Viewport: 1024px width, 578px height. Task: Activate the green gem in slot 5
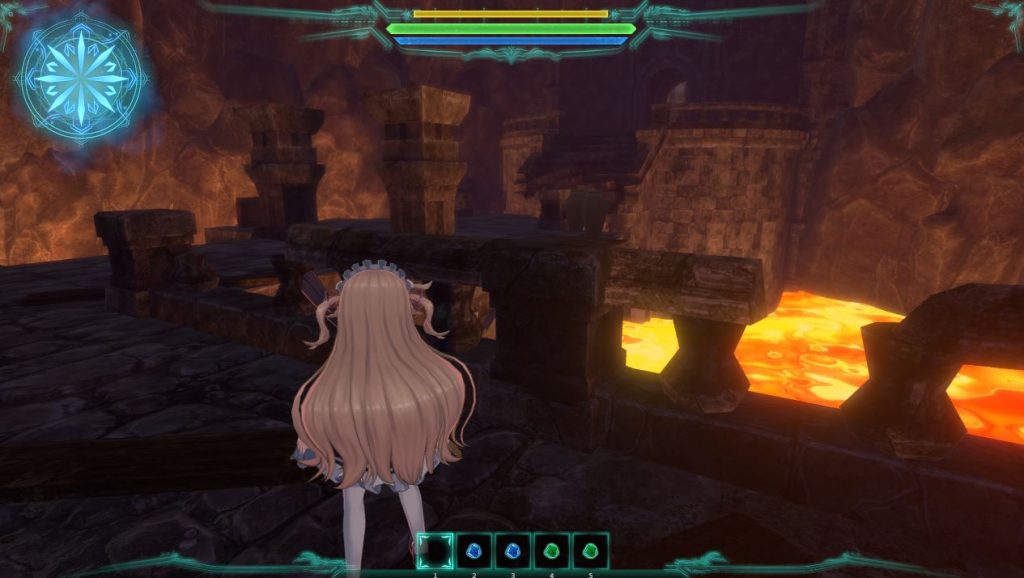click(x=590, y=551)
